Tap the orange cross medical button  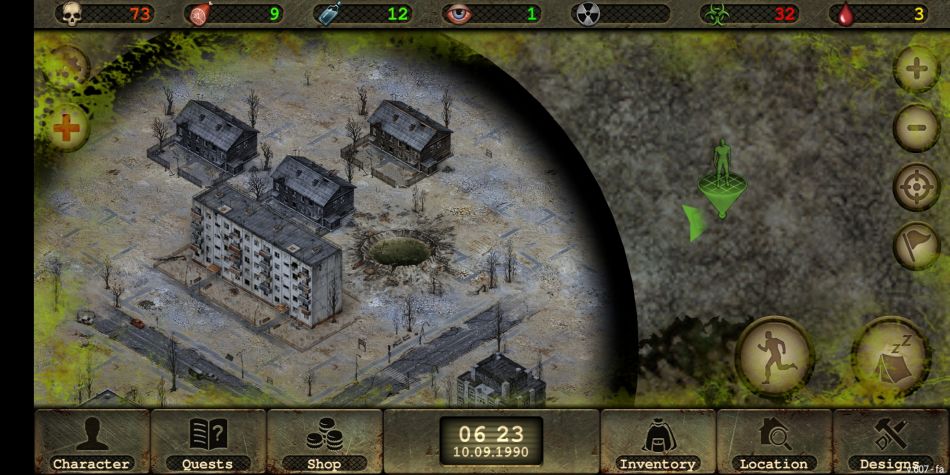coord(66,127)
